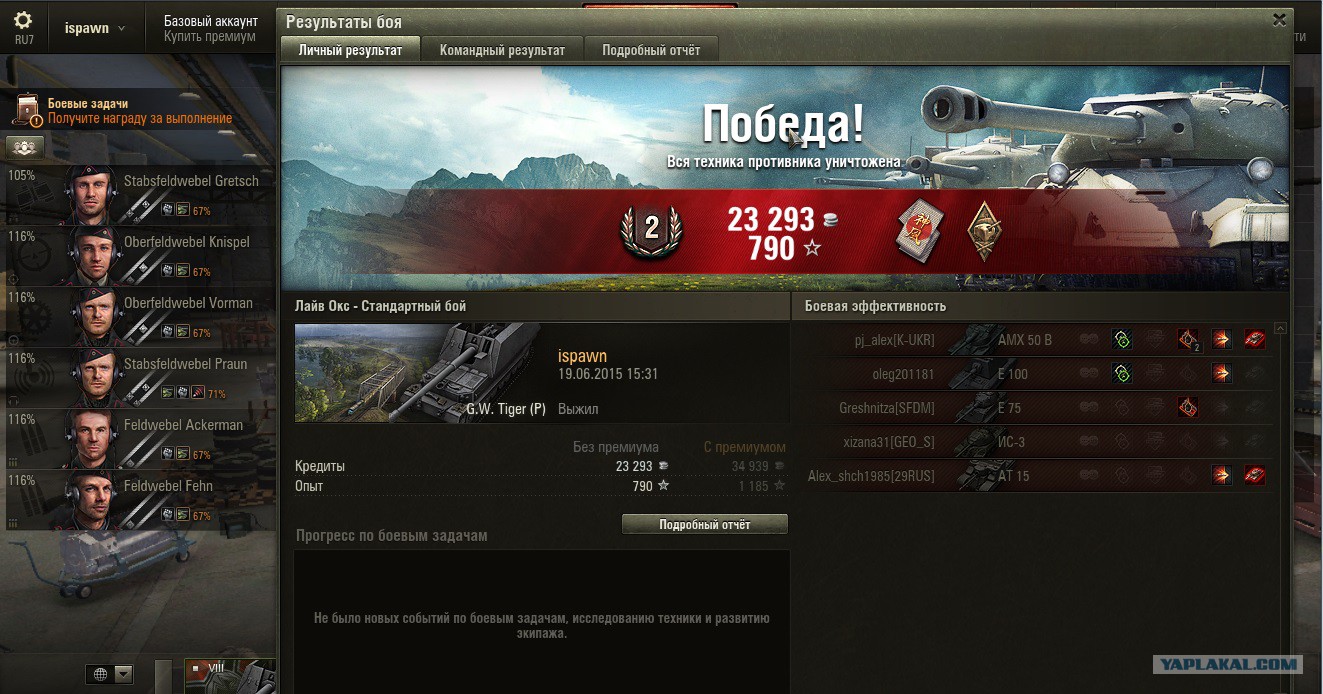
Task: Click Купить премиум link
Action: tap(209, 37)
